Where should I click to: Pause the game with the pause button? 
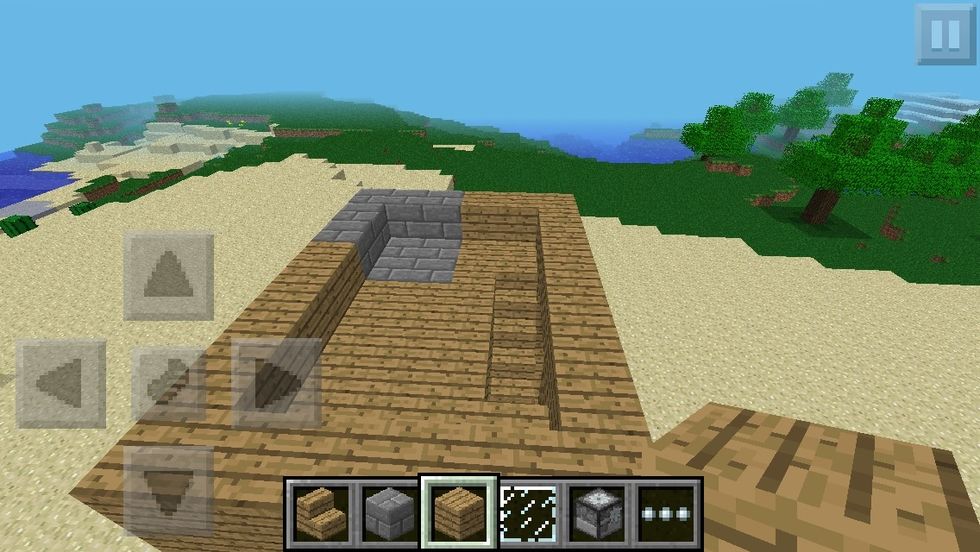point(944,35)
